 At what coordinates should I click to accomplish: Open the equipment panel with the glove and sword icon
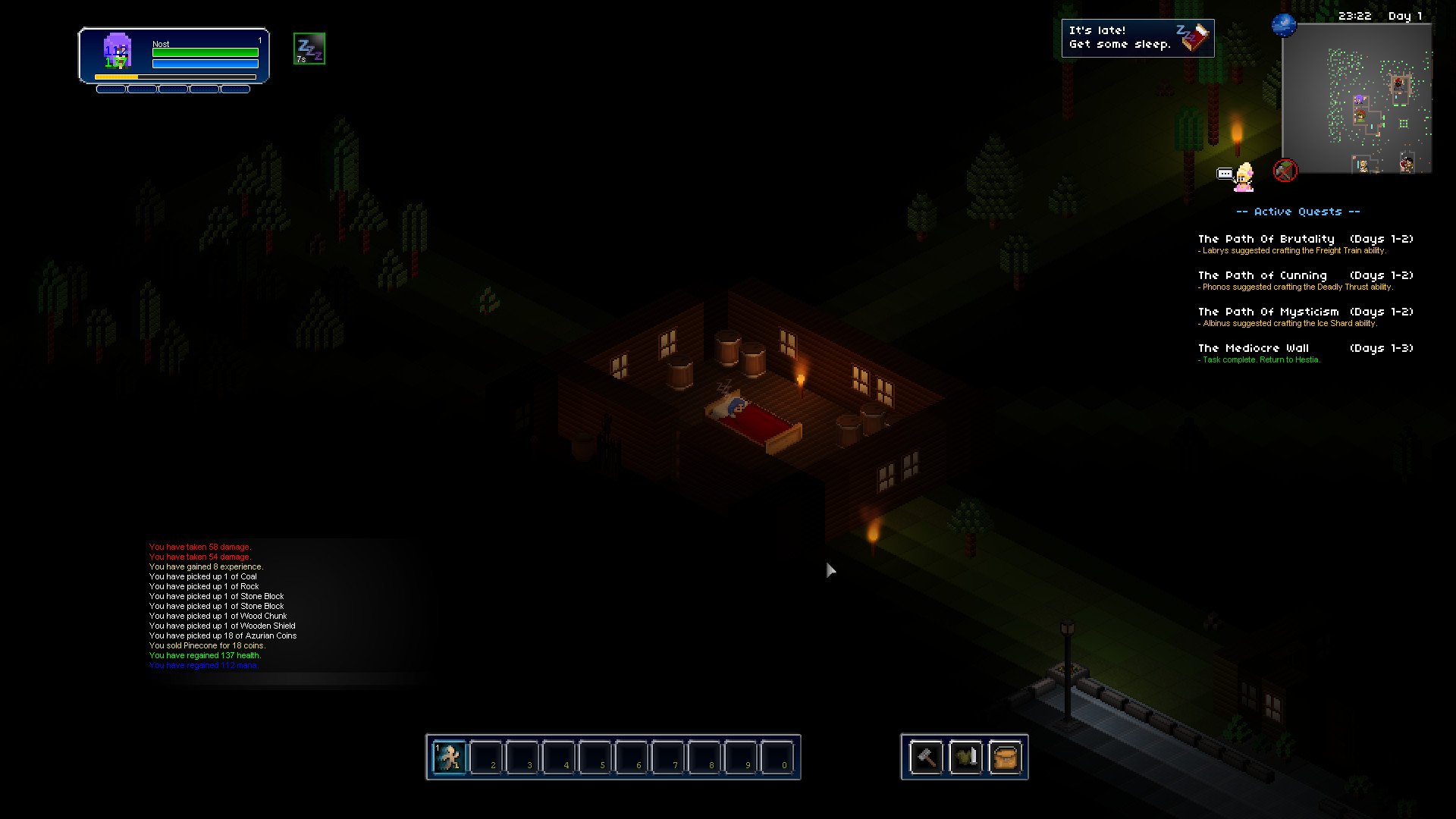pos(965,757)
